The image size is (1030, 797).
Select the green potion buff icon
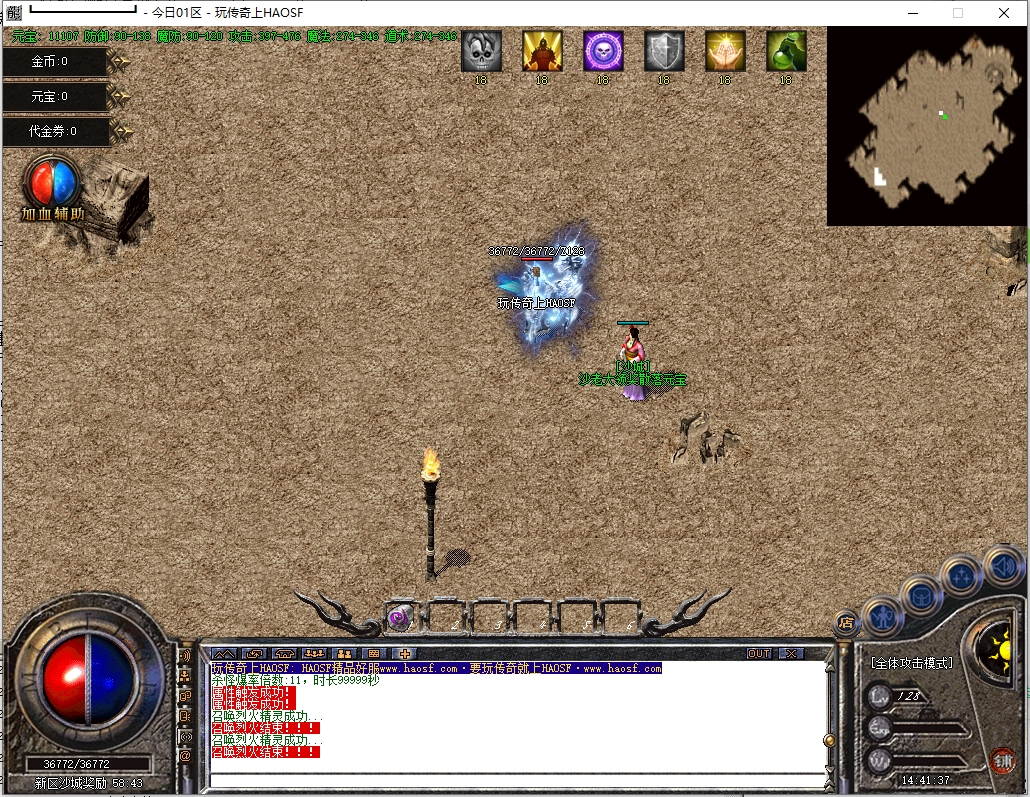click(786, 51)
